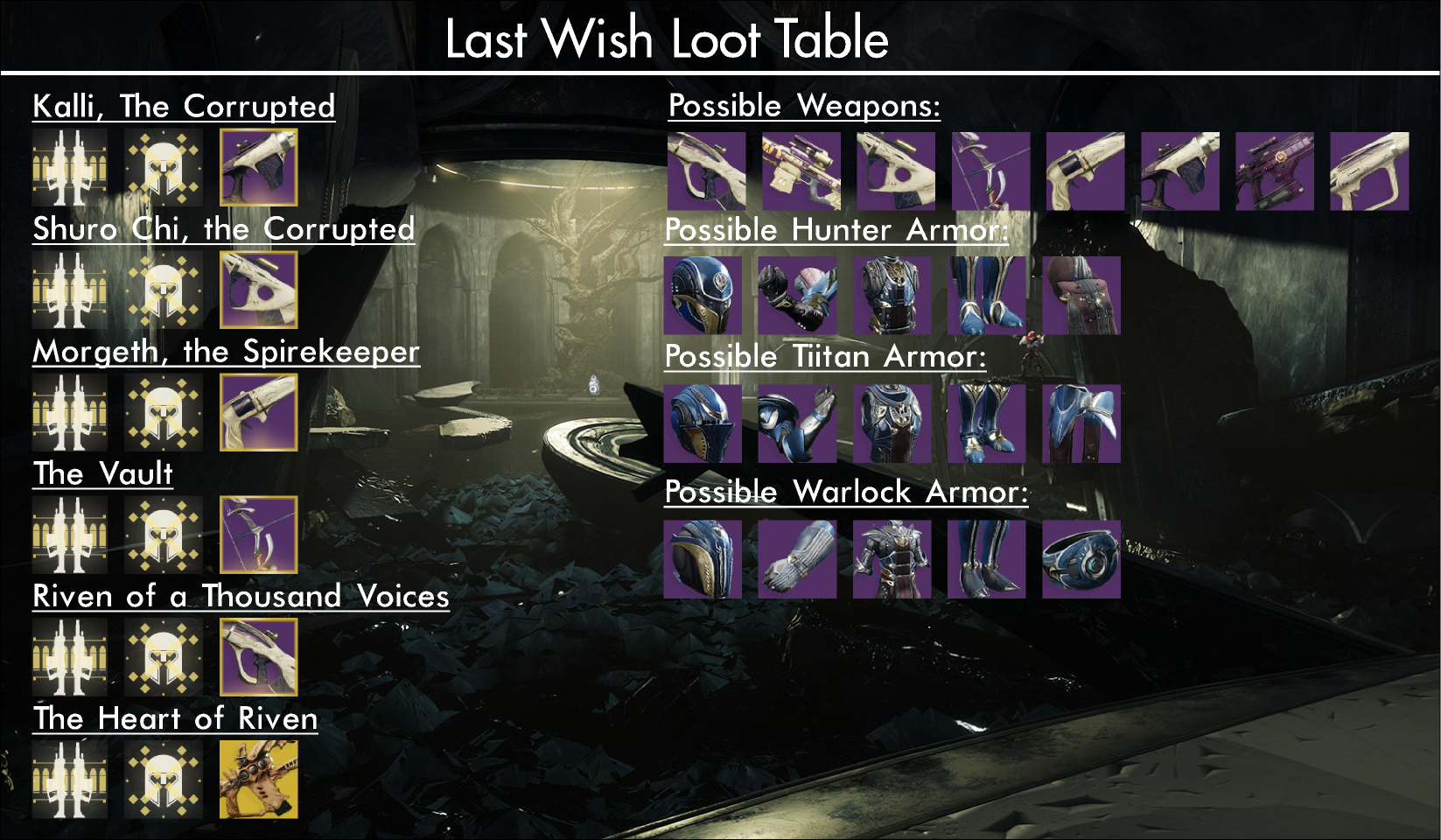
Task: Click the Morgeth, the Spirekeeper heading
Action: point(226,351)
